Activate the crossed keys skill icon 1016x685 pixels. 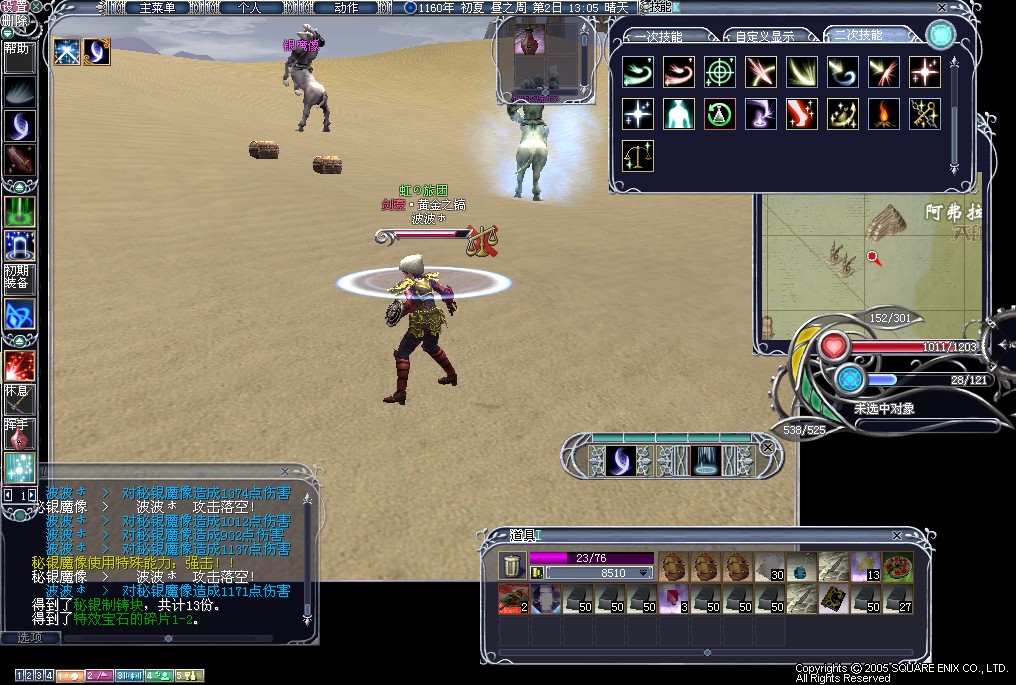pyautogui.click(x=924, y=113)
